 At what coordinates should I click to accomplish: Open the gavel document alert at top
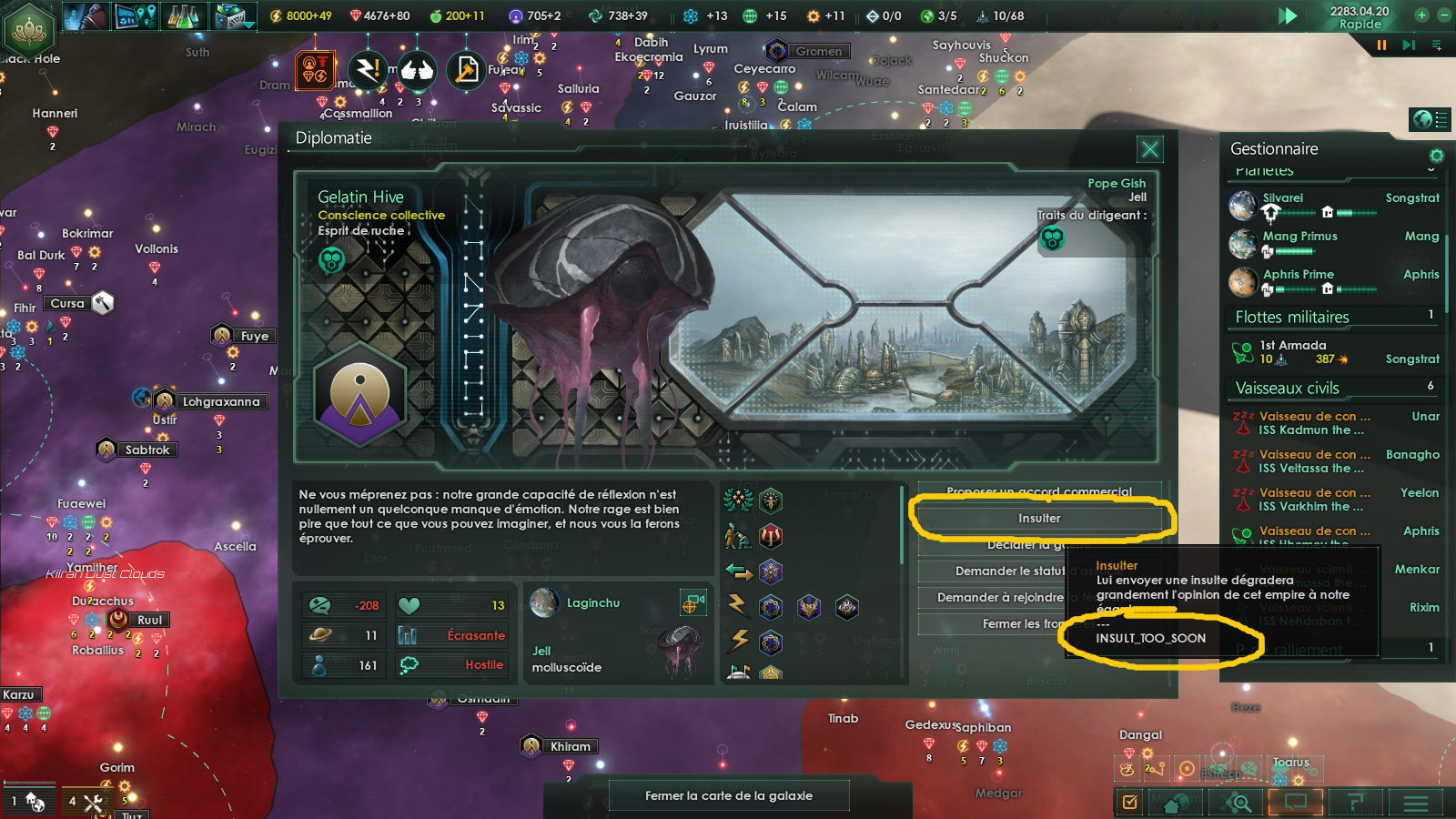pyautogui.click(x=467, y=71)
